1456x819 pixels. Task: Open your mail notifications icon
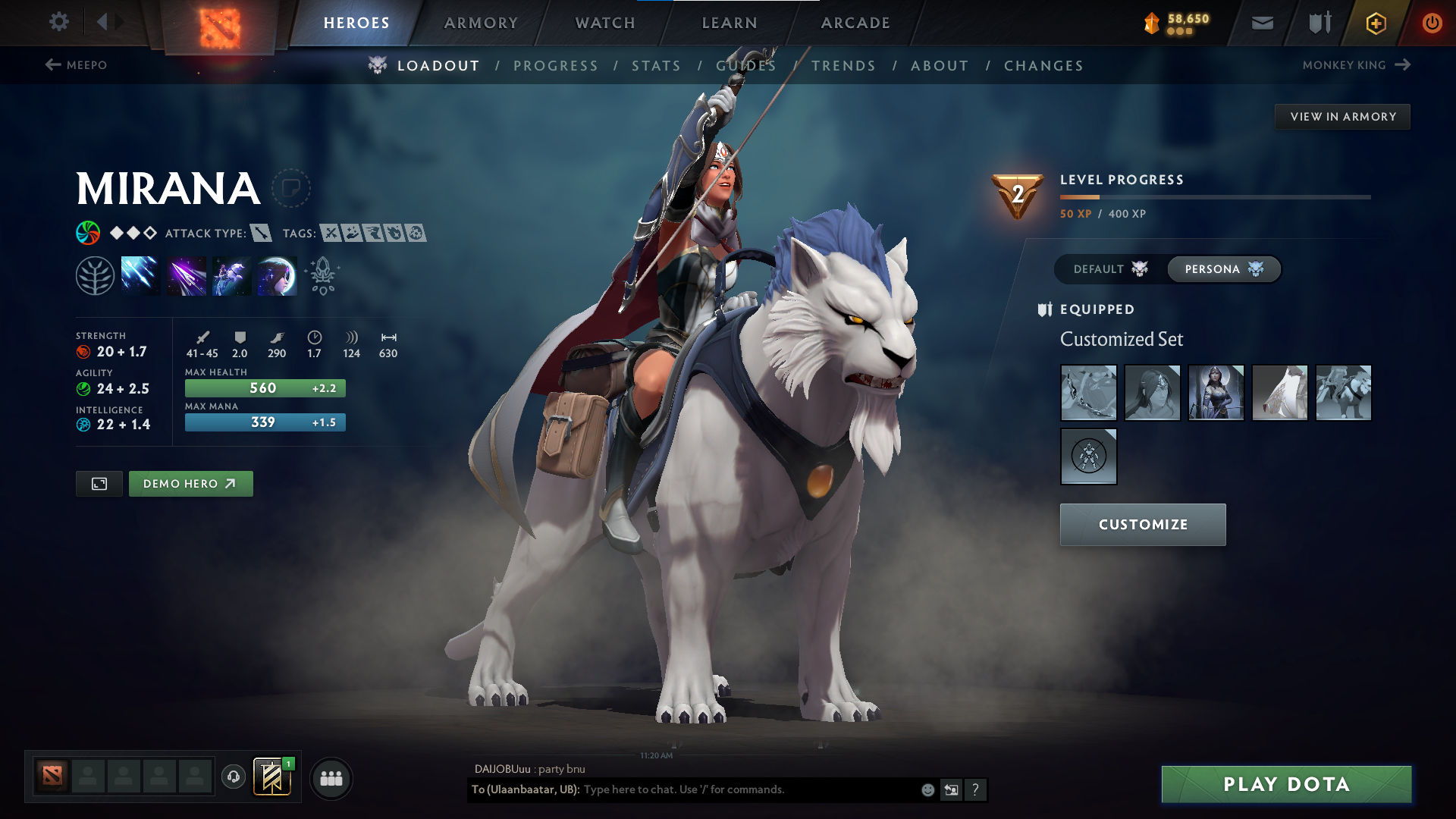point(1261,23)
